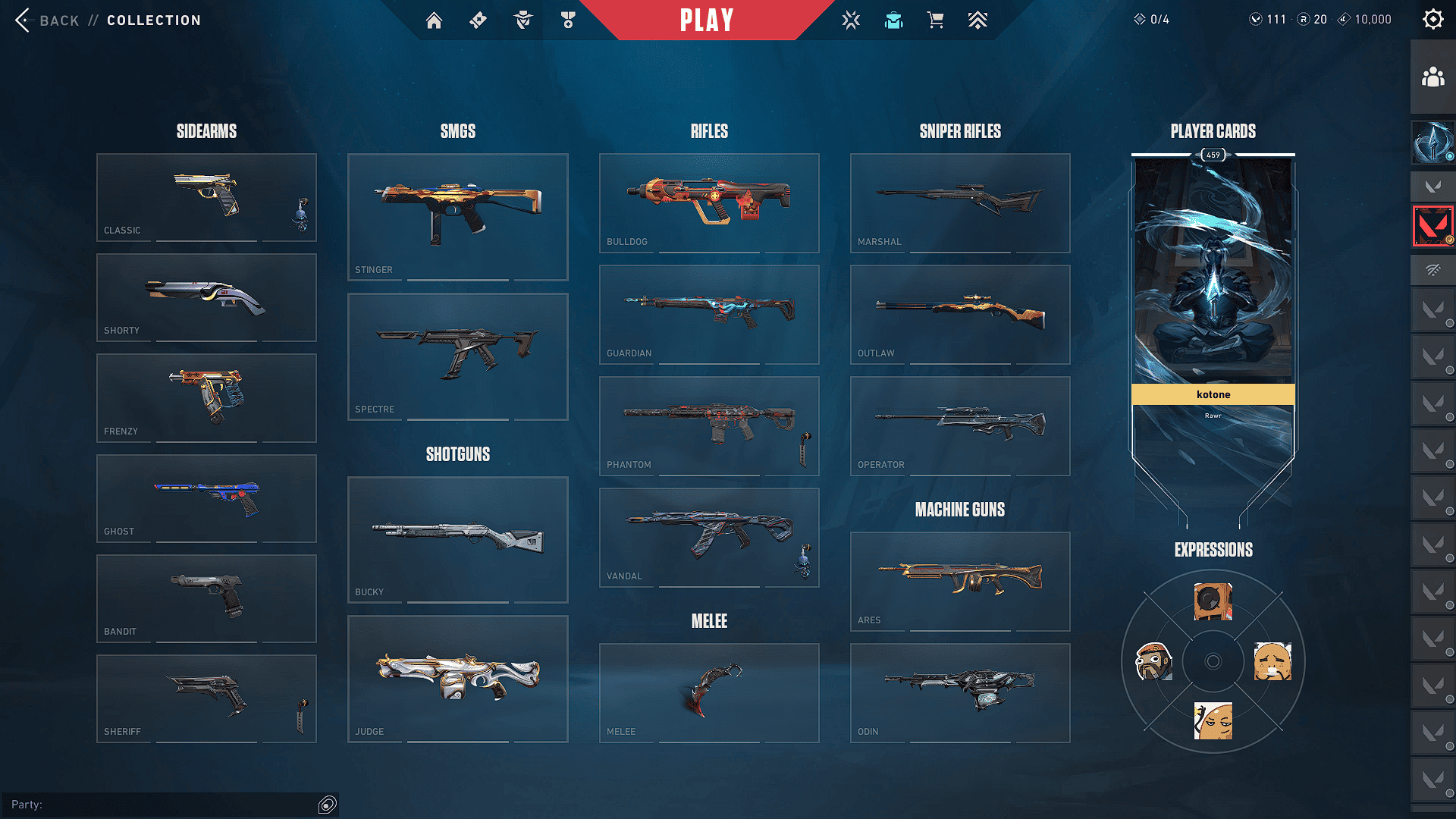The height and width of the screenshot is (819, 1456).
Task: Select the Classic sidearm slot
Action: pos(206,197)
